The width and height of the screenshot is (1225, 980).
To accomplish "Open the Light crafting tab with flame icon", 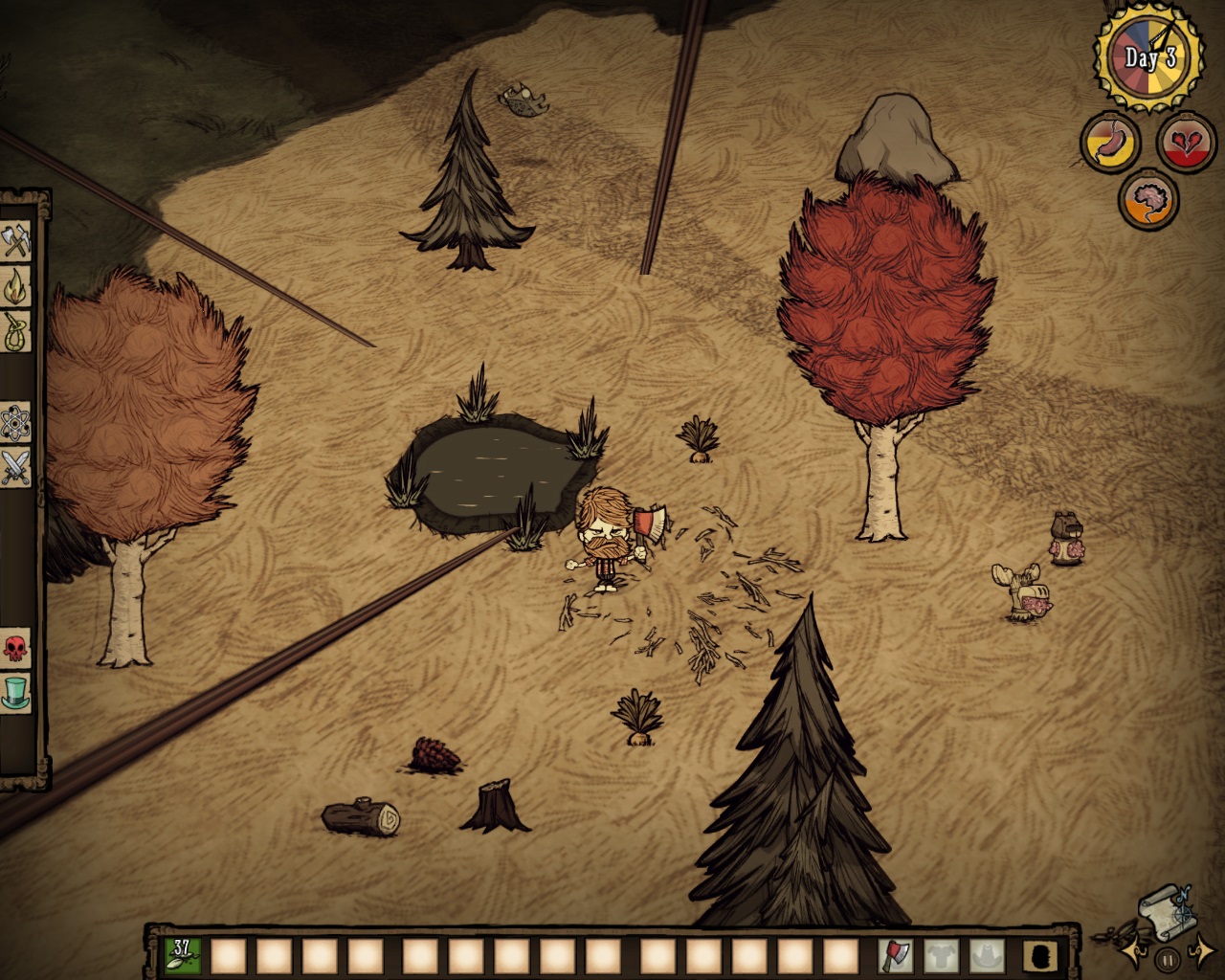I will 16,285.
